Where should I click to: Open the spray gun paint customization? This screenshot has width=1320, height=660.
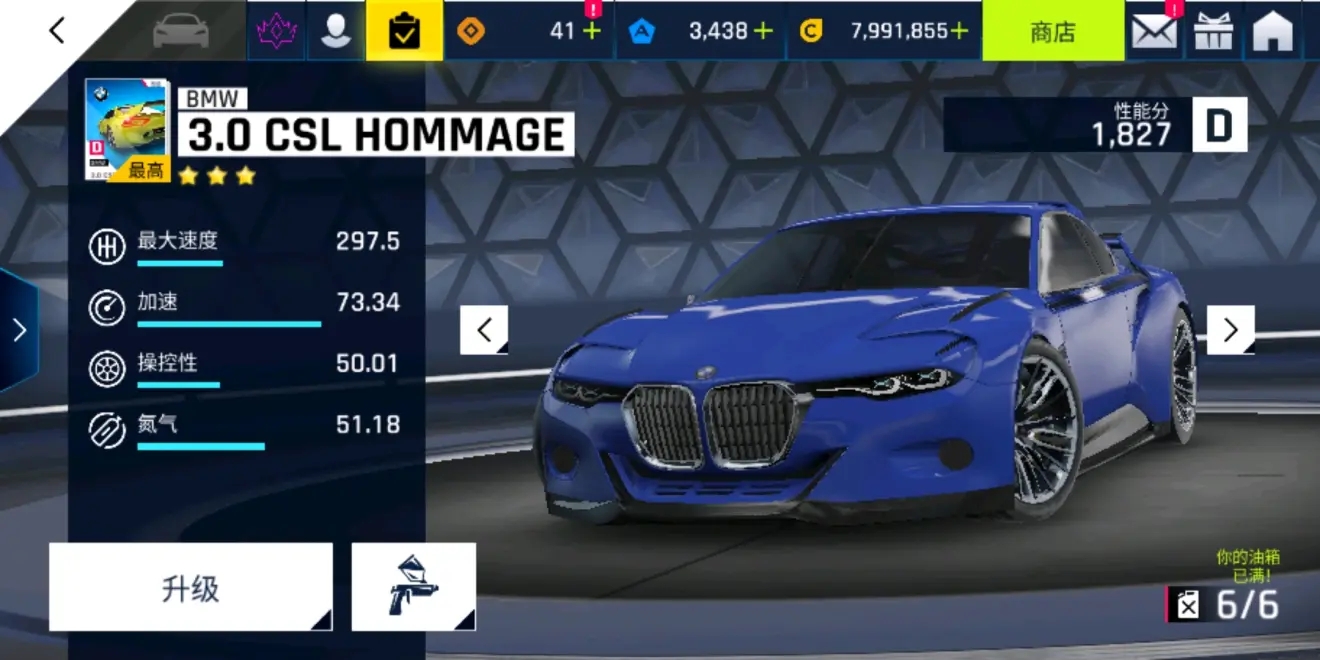pos(413,588)
